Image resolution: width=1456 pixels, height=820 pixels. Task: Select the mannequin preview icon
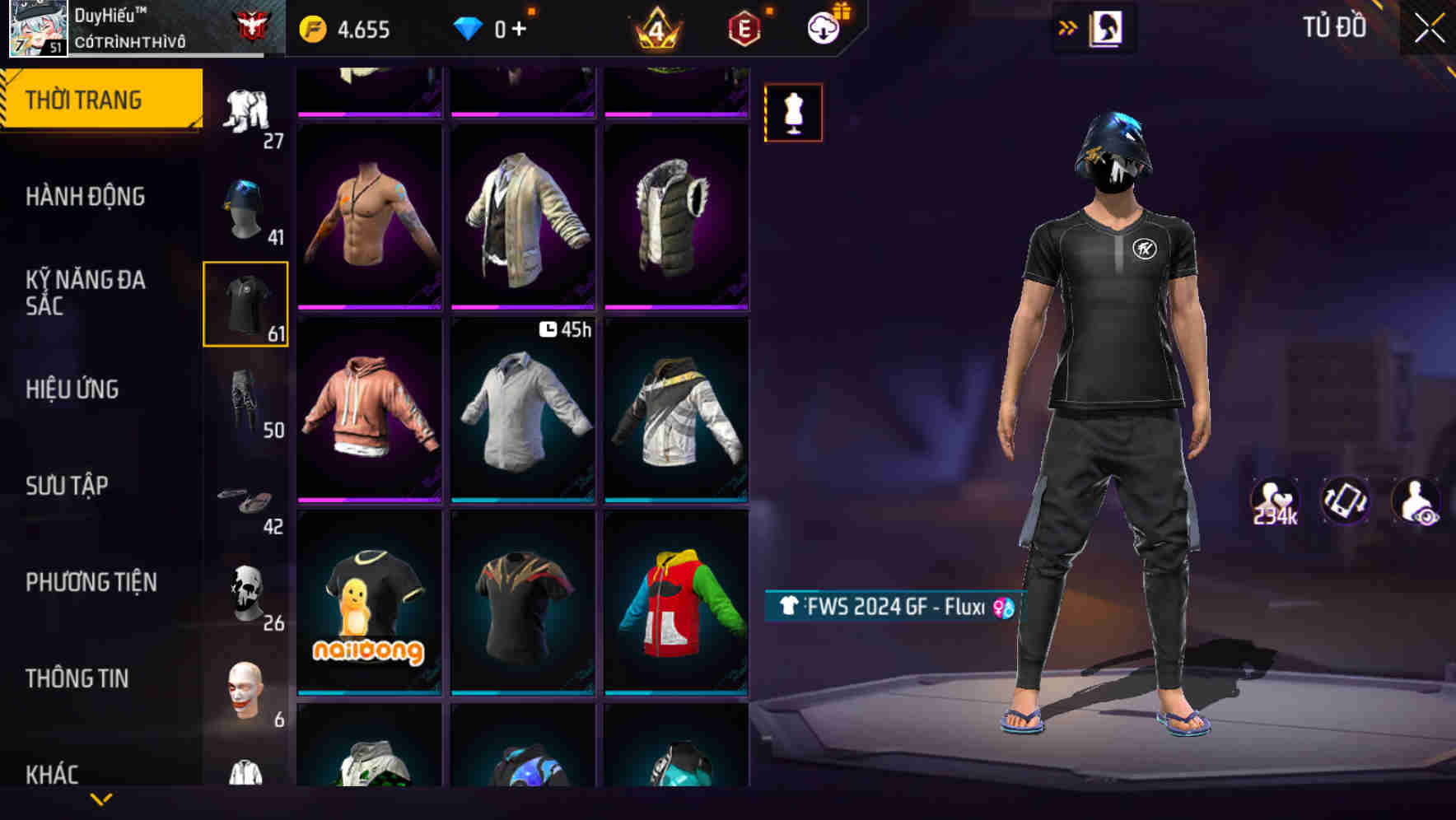[x=793, y=112]
